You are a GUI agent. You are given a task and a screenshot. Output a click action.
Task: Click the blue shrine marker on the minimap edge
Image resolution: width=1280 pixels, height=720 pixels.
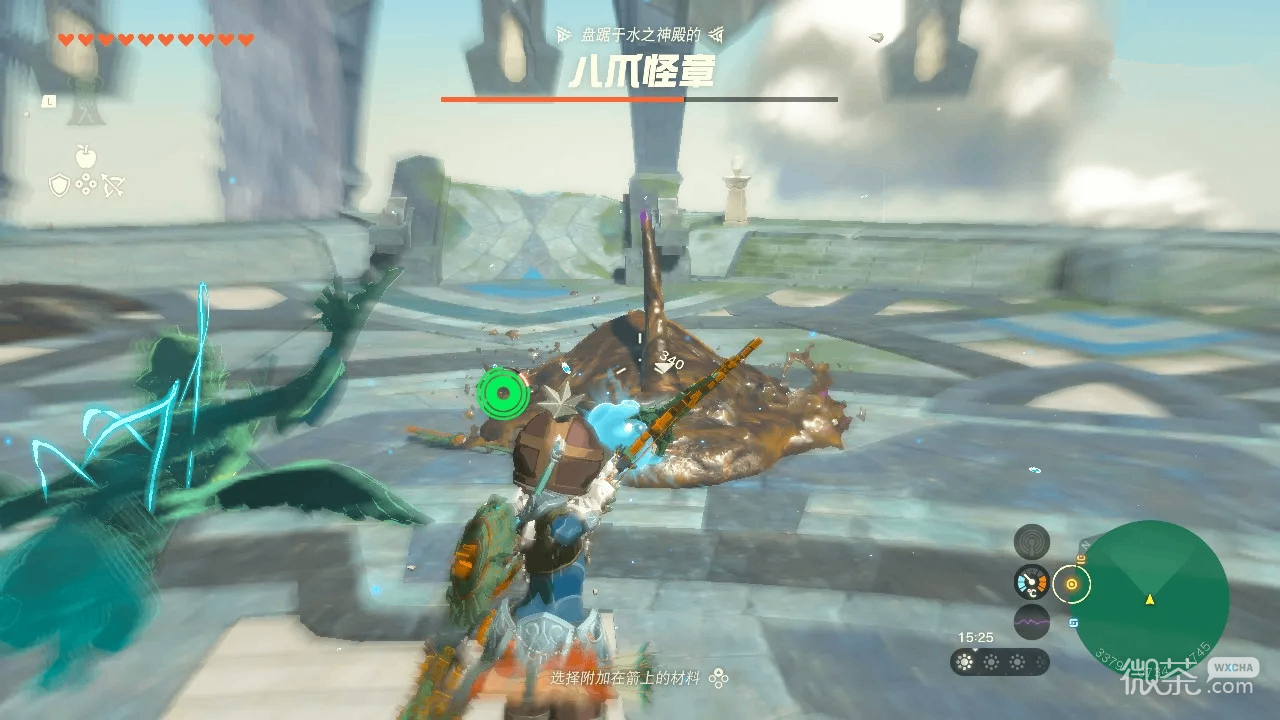pyautogui.click(x=1073, y=622)
